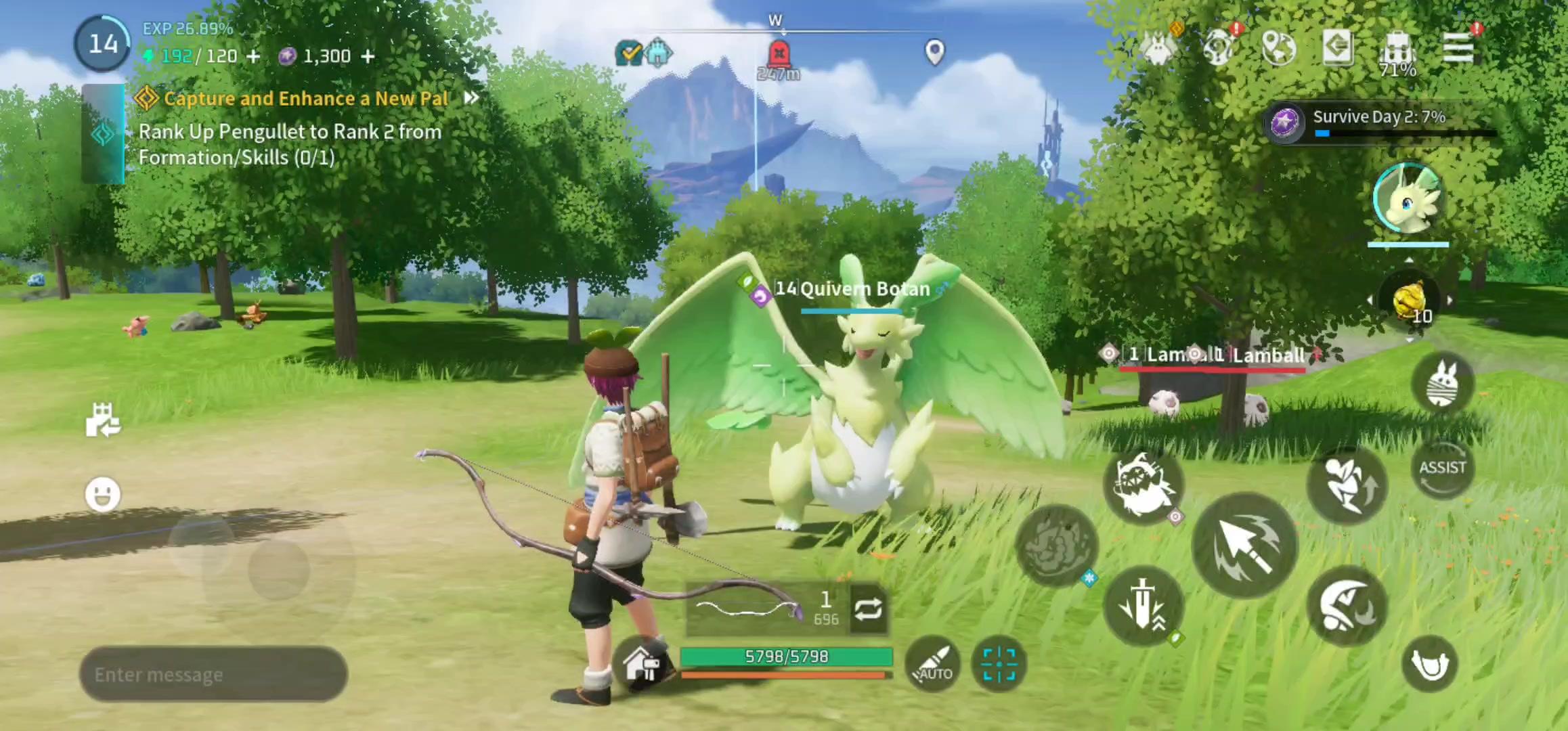This screenshot has height=731, width=1568.
Task: Use the jump skill button
Action: point(1347,483)
